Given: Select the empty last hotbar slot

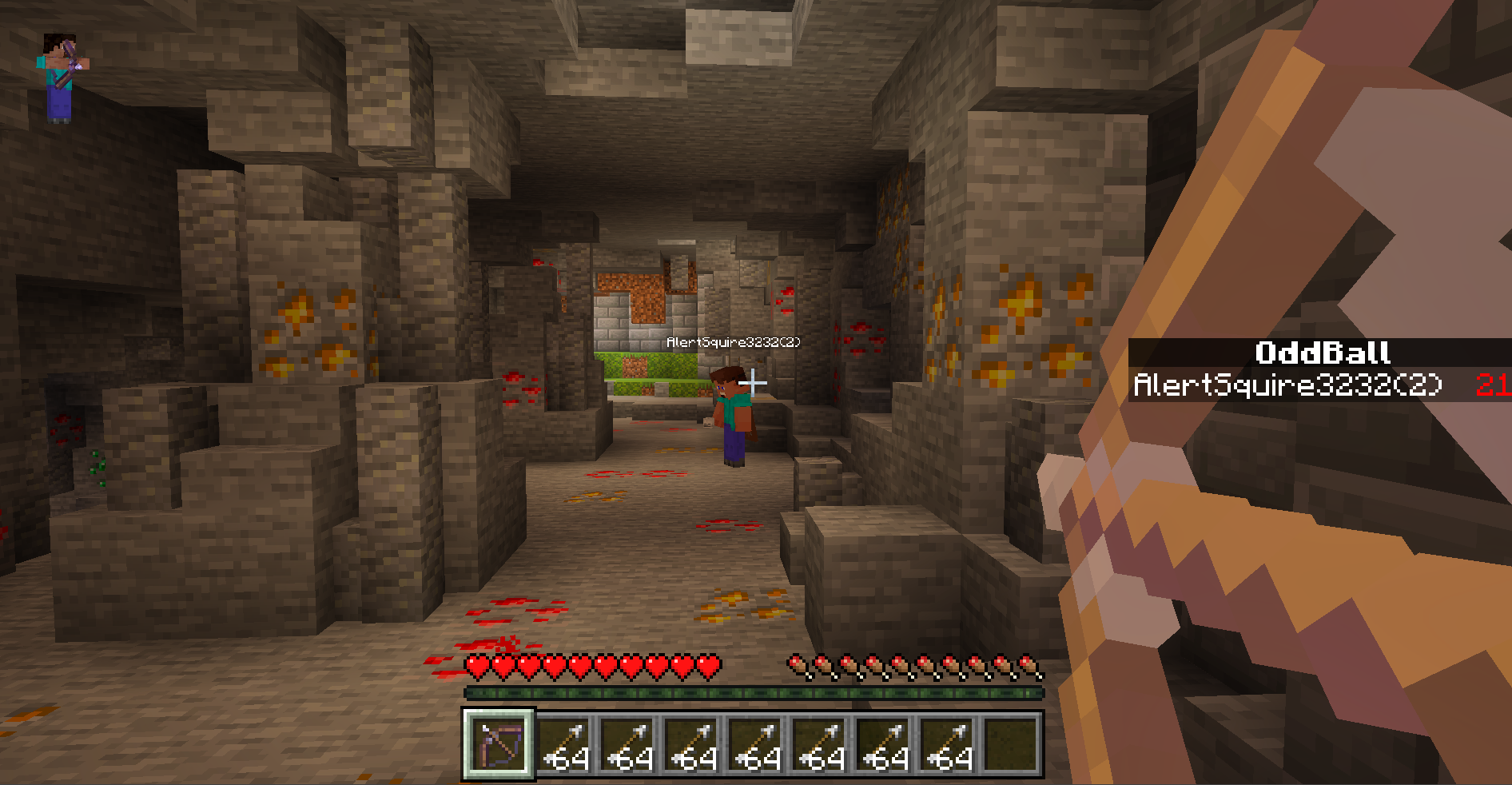Looking at the screenshot, I should (x=1010, y=745).
